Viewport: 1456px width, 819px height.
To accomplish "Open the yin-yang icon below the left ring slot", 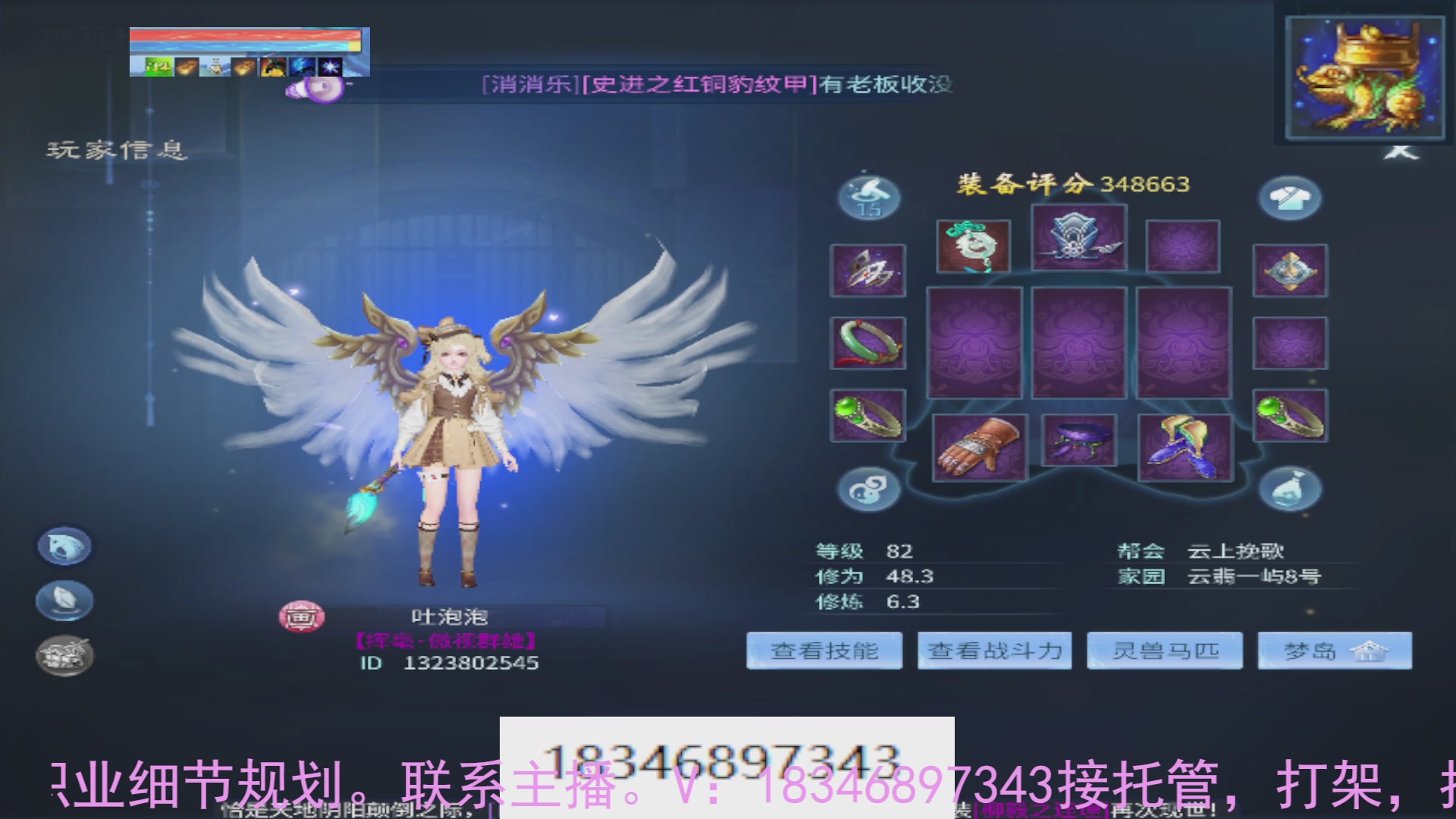I will click(x=870, y=488).
